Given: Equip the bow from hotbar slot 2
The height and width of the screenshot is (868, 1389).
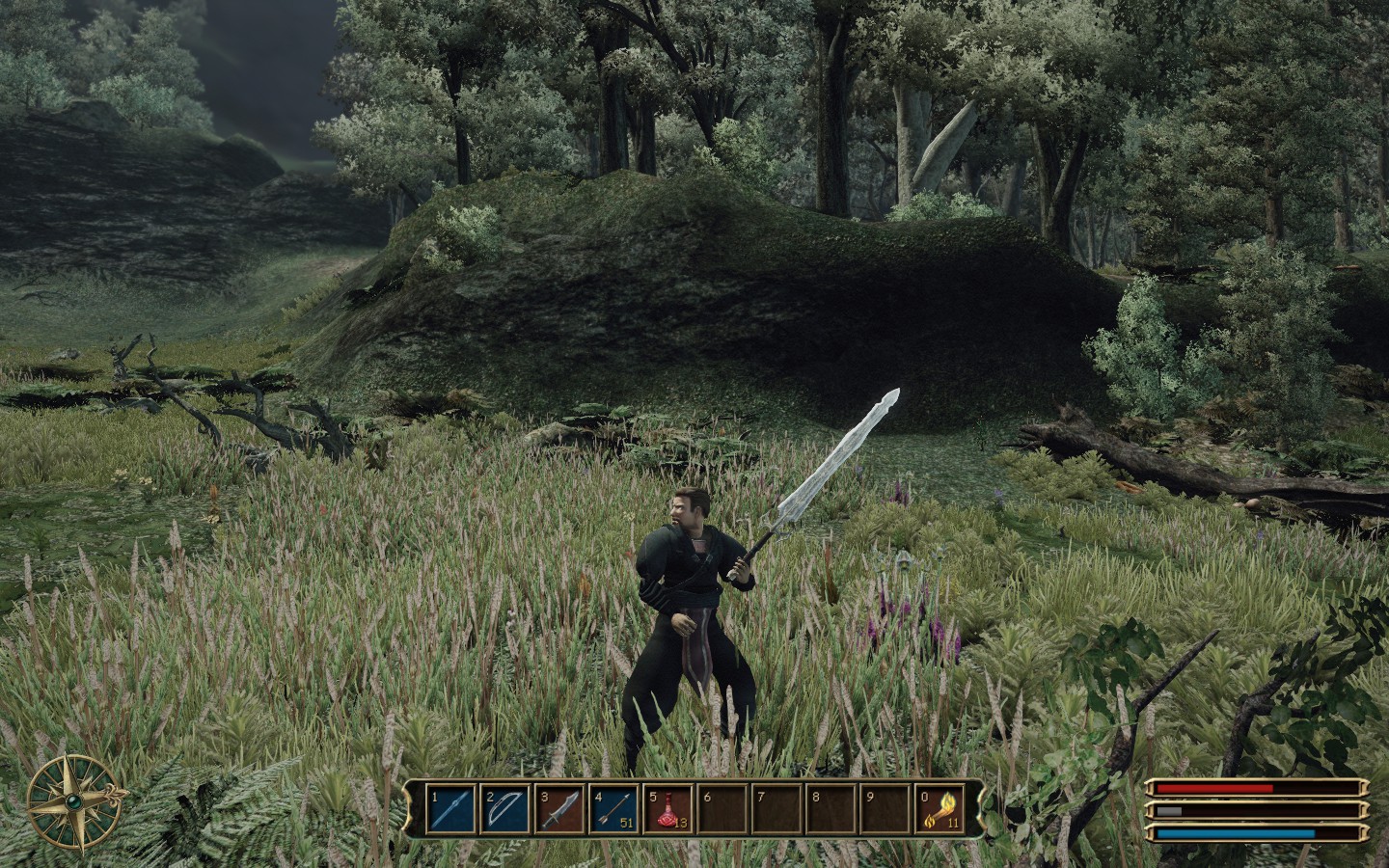Looking at the screenshot, I should pos(504,810).
